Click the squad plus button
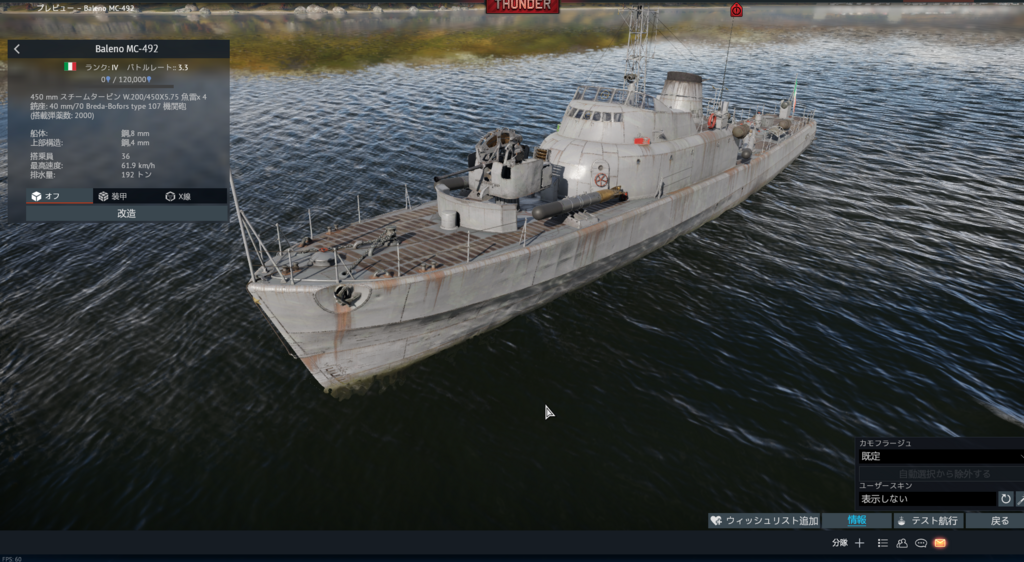This screenshot has width=1024, height=562. (x=859, y=543)
